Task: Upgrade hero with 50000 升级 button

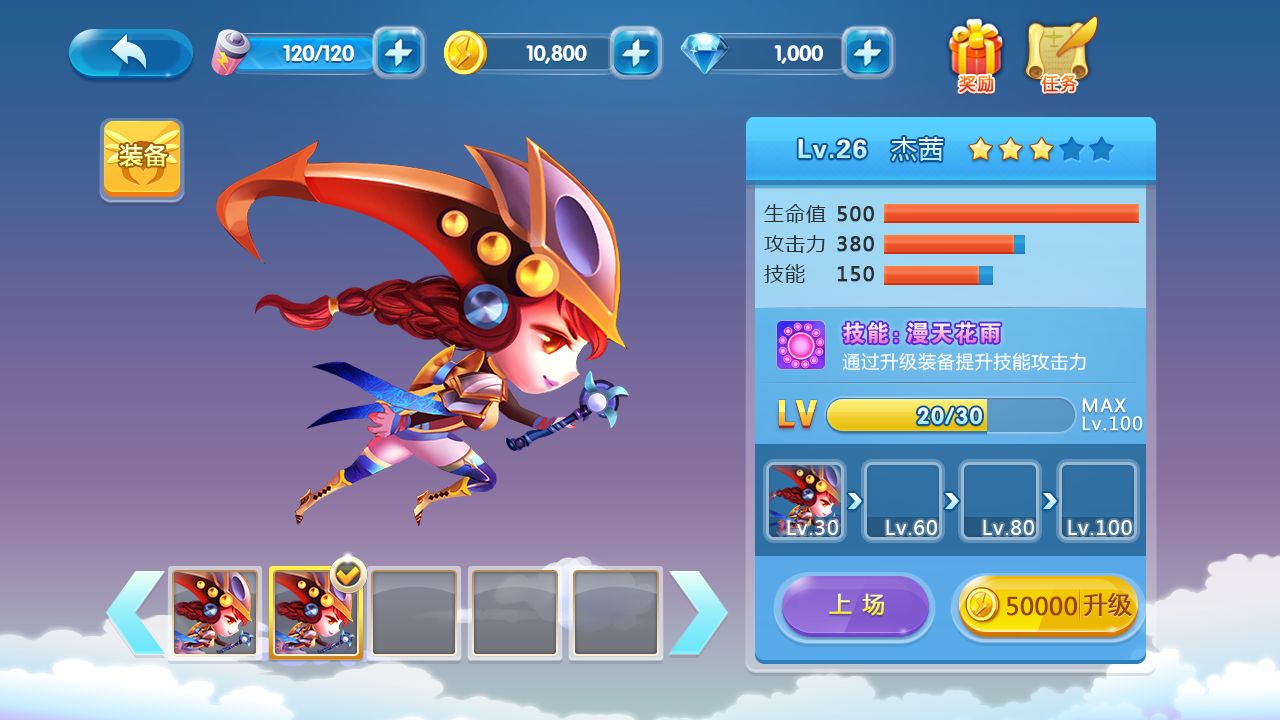Action: (x=1048, y=605)
